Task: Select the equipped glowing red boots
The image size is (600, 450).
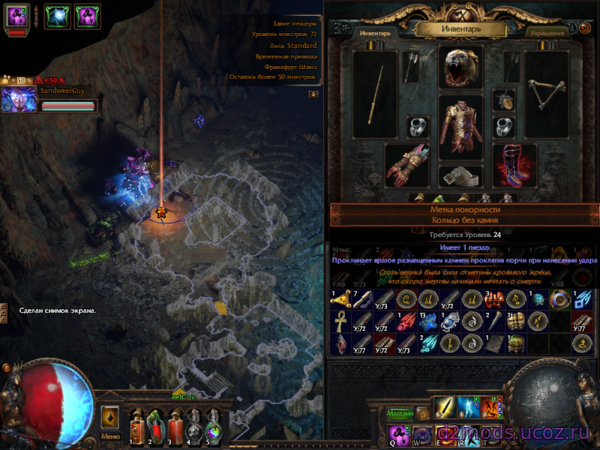Action: click(513, 166)
